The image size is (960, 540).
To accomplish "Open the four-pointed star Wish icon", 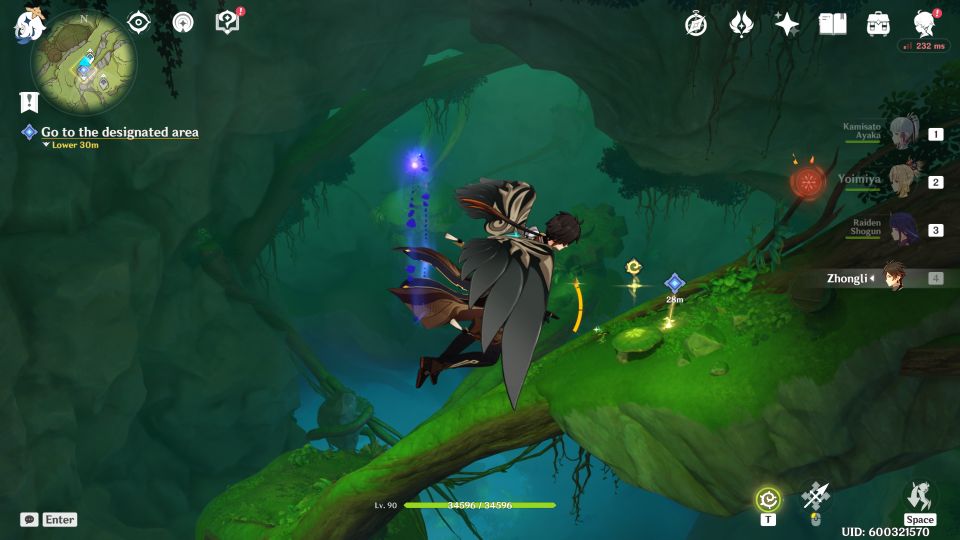I will (787, 24).
